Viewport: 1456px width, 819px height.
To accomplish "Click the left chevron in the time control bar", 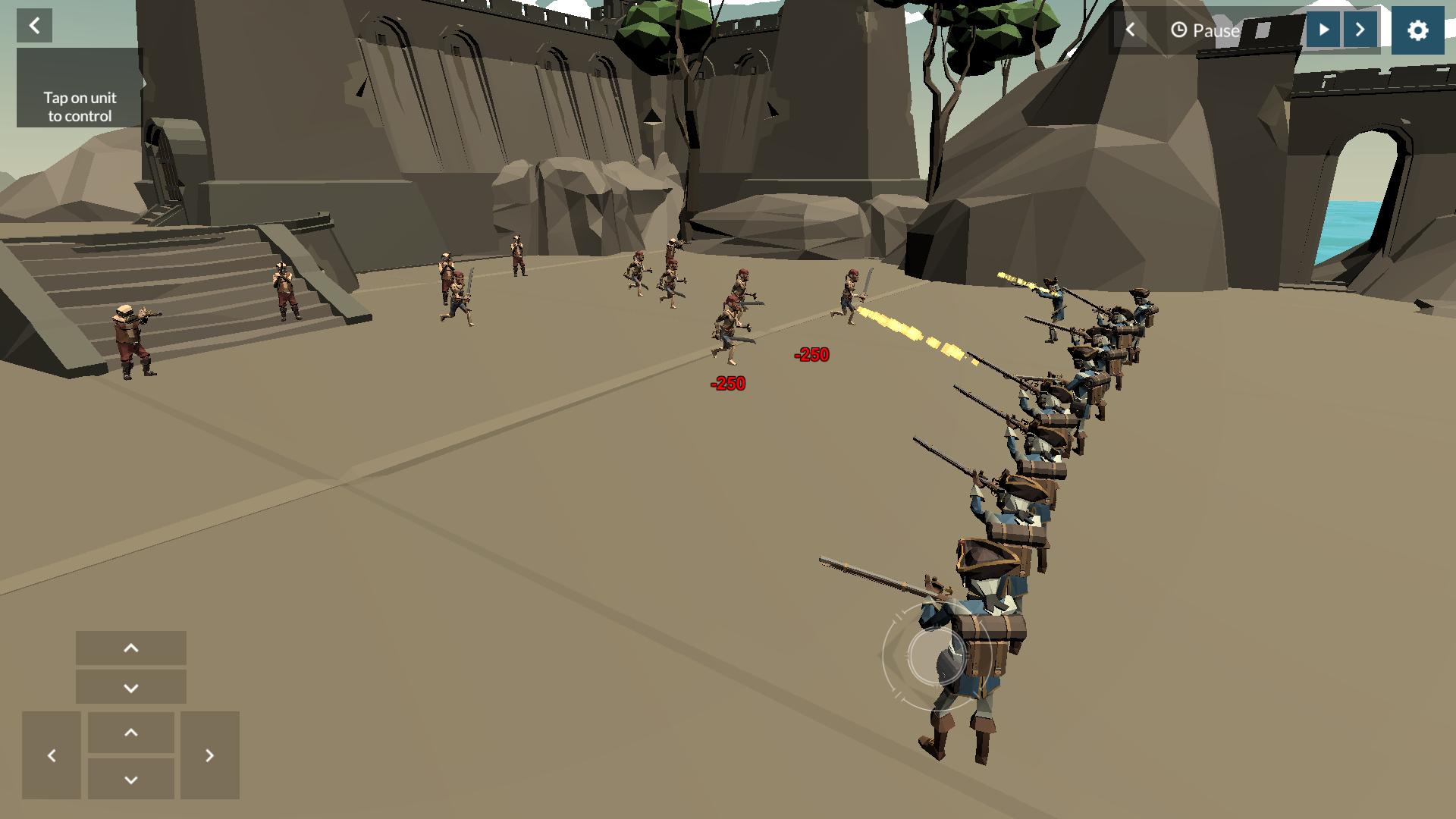I will point(1131,30).
